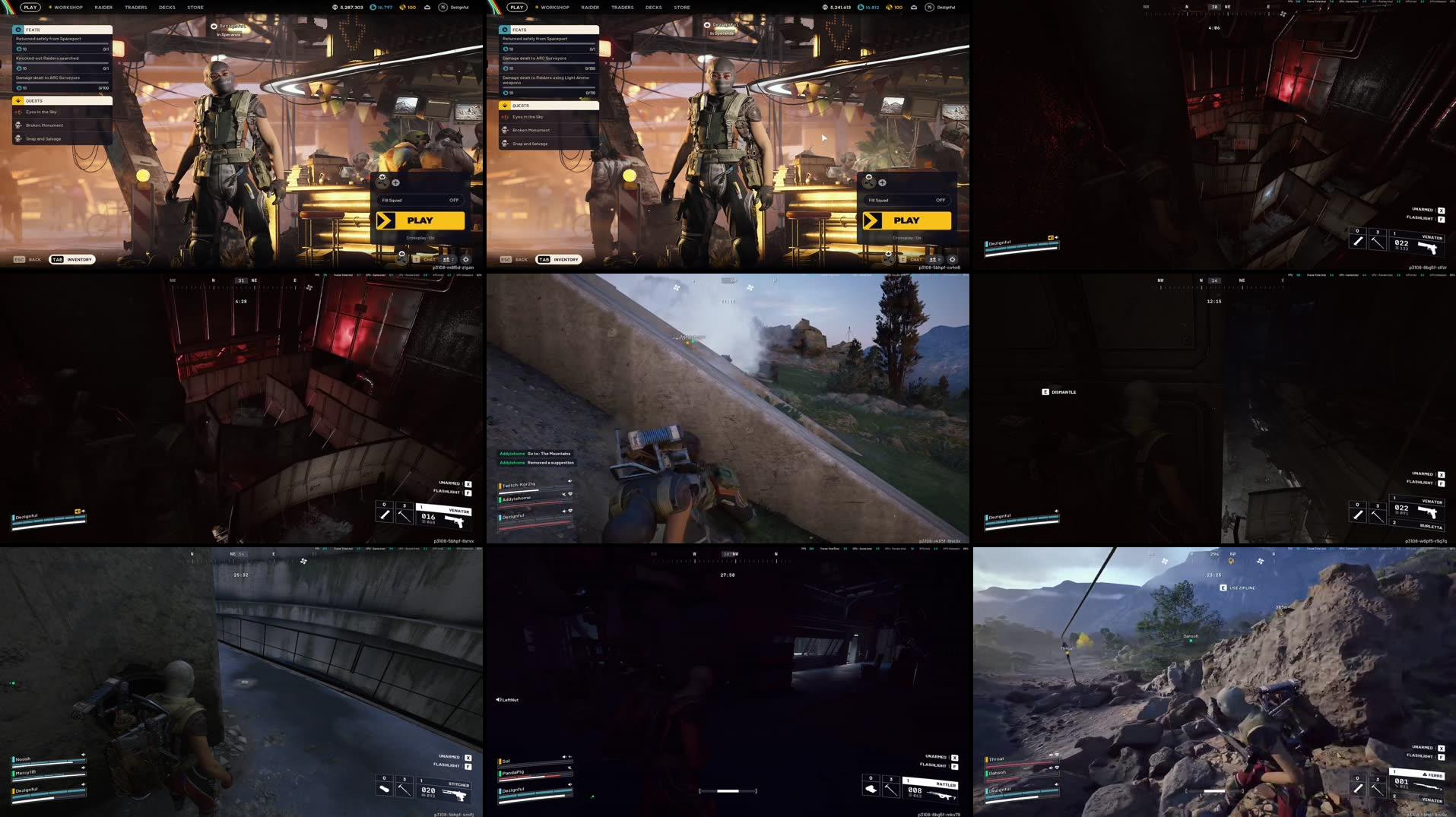This screenshot has height=817, width=1456.
Task: Open the settings gear in the bottom-right corner
Action: coord(466,259)
